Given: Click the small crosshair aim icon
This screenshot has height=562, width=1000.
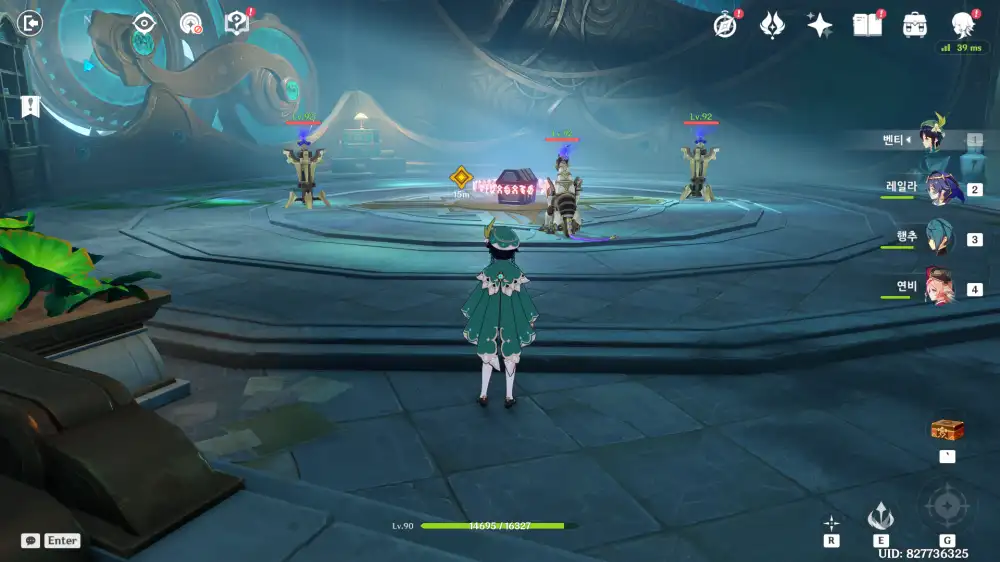Looking at the screenshot, I should [x=831, y=522].
